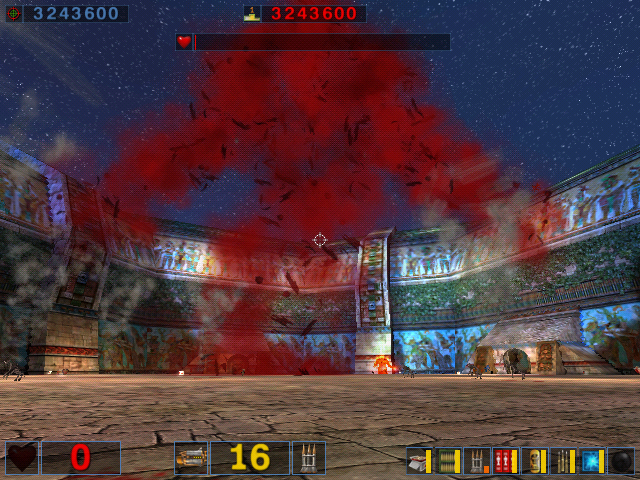This screenshot has width=640, height=480.
Task: Pick the black cannonball ammo slot
Action: 621,461
